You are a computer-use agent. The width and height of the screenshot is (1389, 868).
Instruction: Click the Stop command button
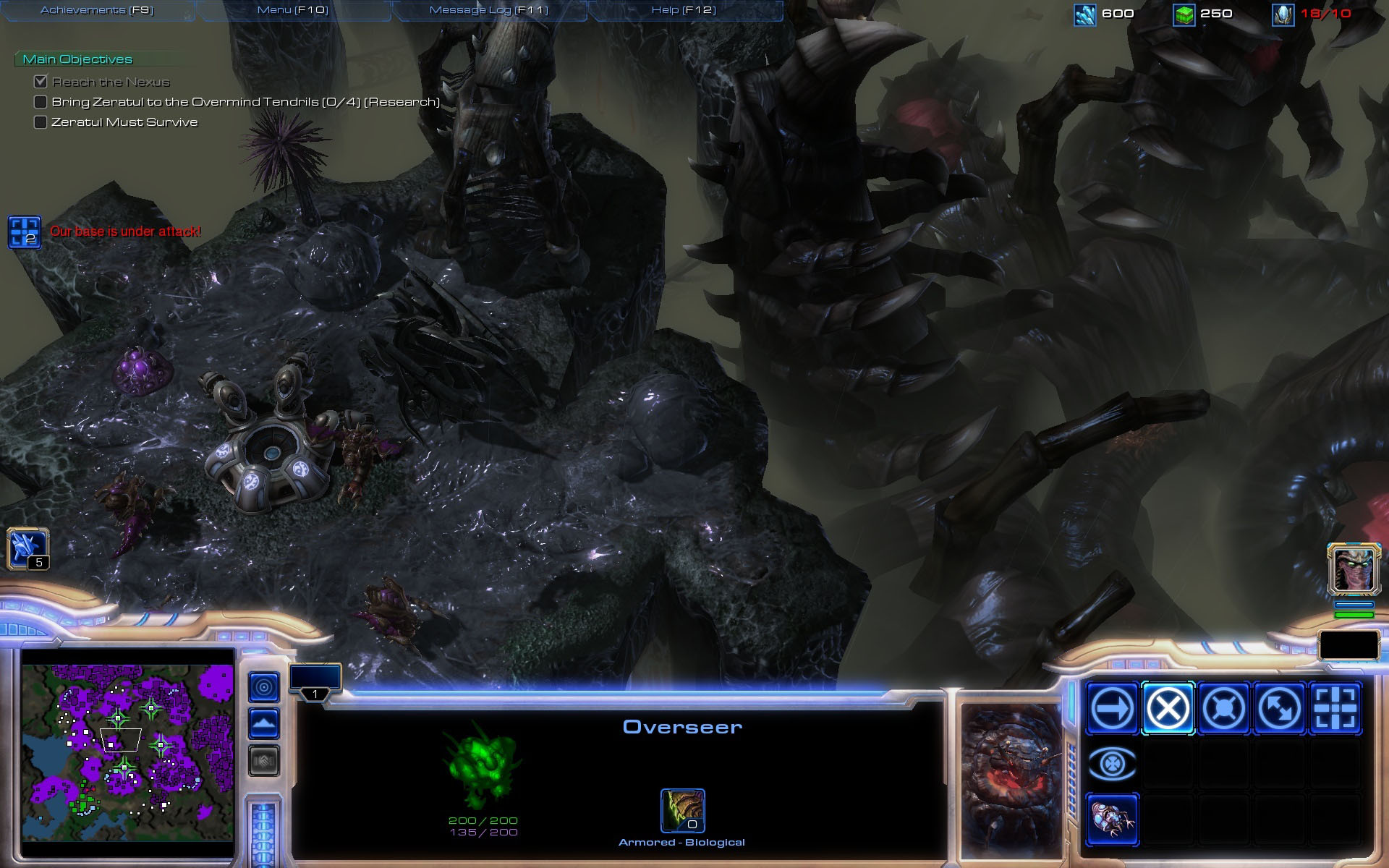point(1168,708)
